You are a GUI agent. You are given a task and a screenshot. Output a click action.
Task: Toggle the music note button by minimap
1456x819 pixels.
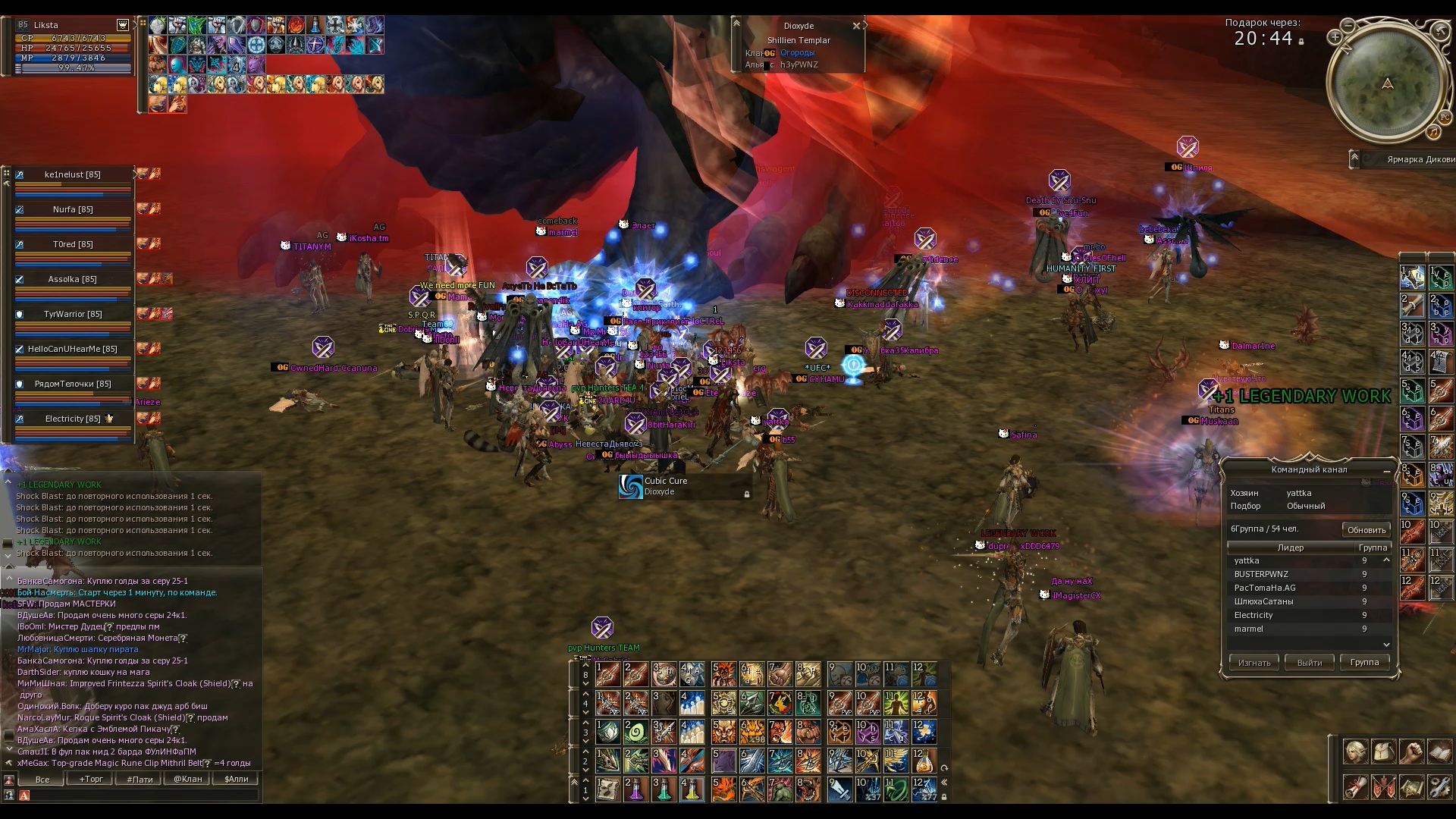[1432, 132]
